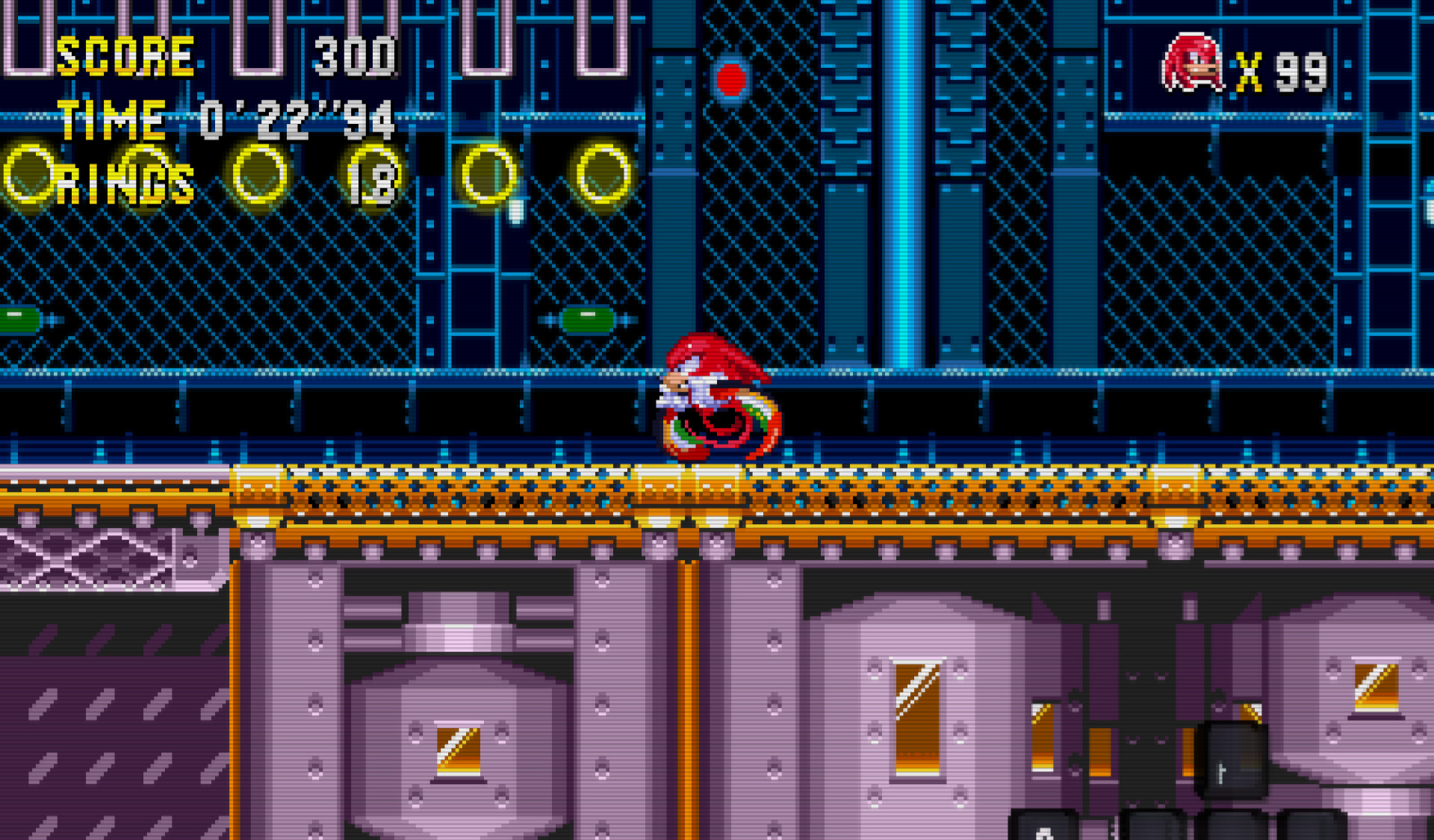Click the Knuckles life counter icon
1434x840 pixels.
coord(1193,60)
